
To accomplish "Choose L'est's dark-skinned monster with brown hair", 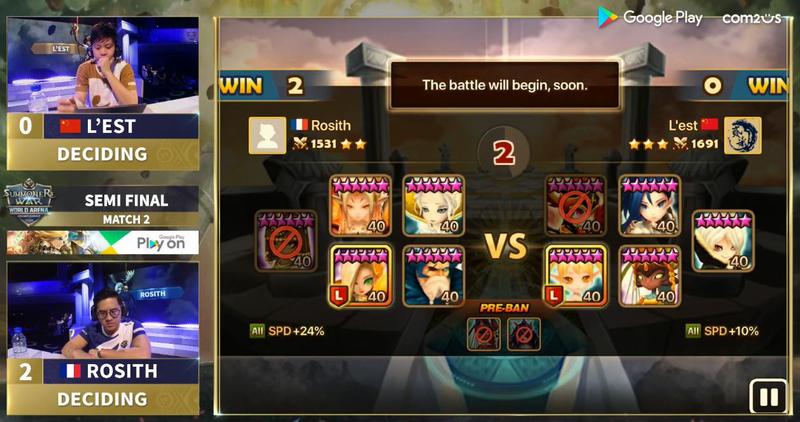I will pos(649,275).
